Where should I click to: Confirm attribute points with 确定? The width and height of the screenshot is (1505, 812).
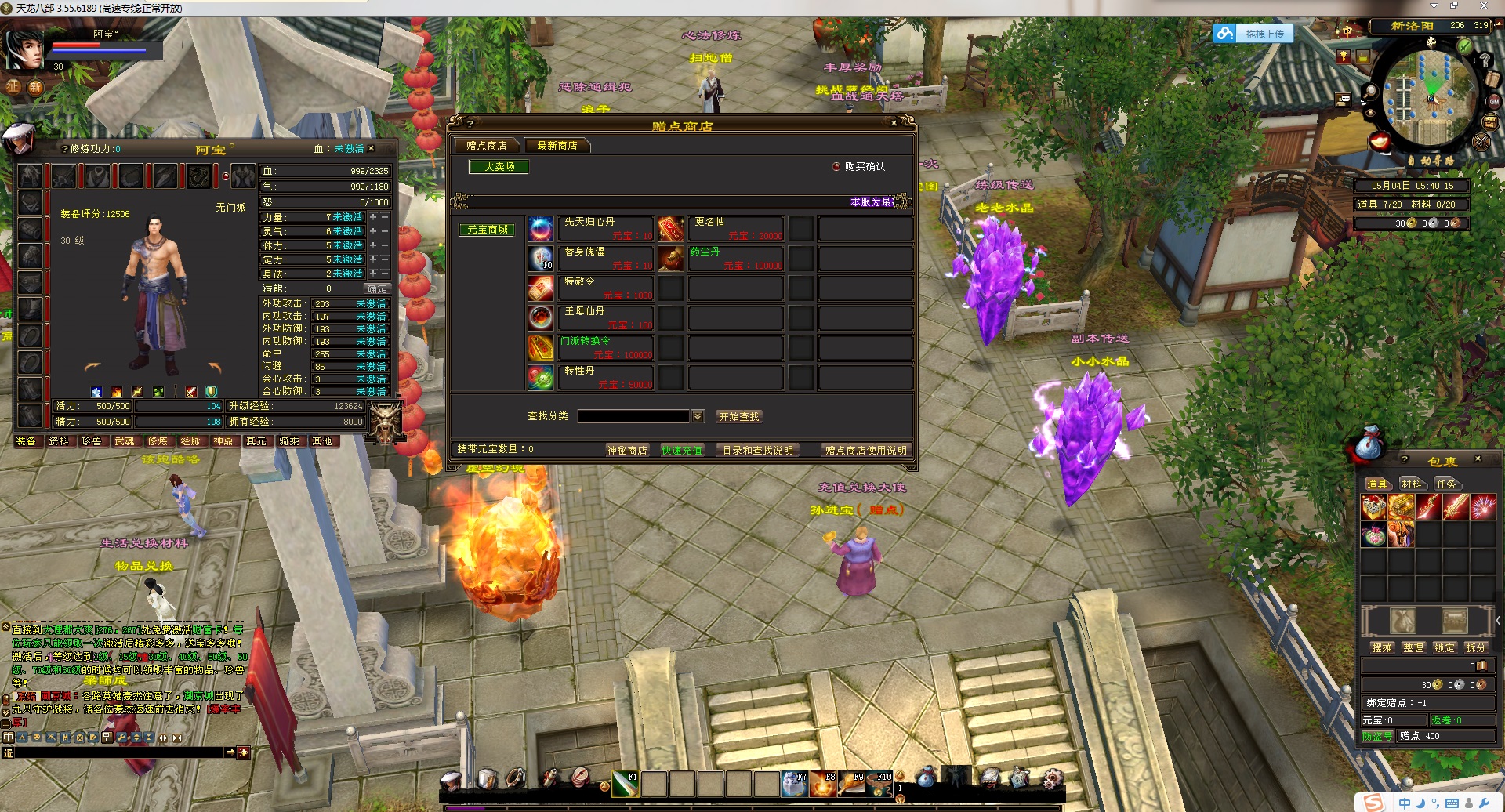377,288
